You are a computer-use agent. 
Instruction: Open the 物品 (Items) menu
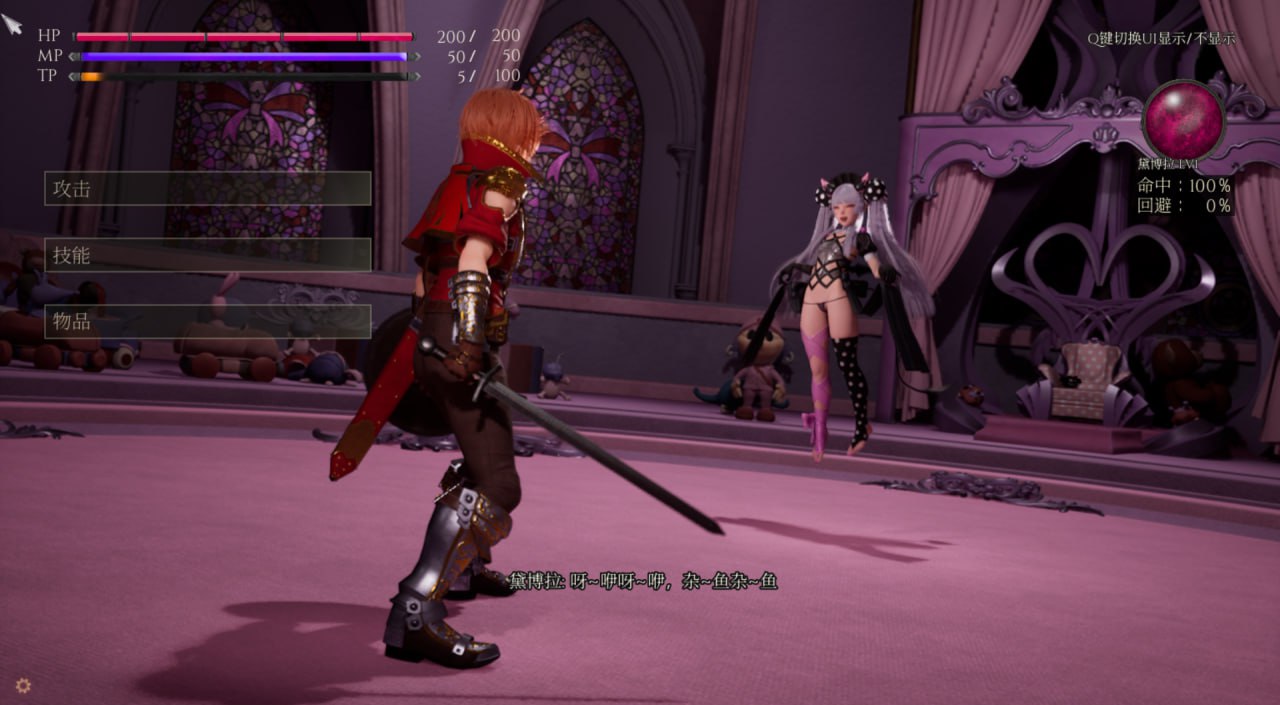coord(207,321)
